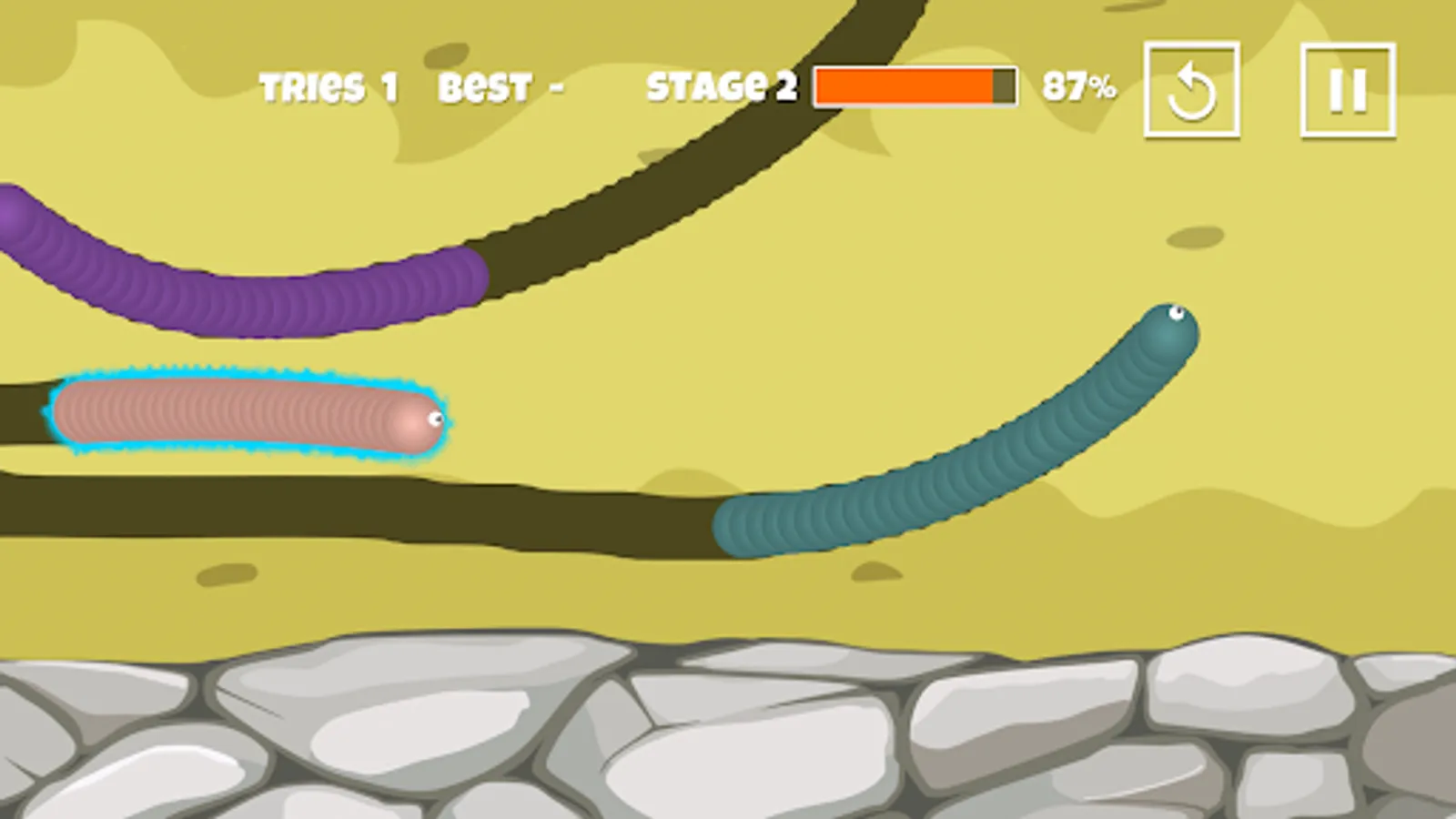Toggle pause on the game
This screenshot has width=1456, height=819.
[x=1349, y=88]
